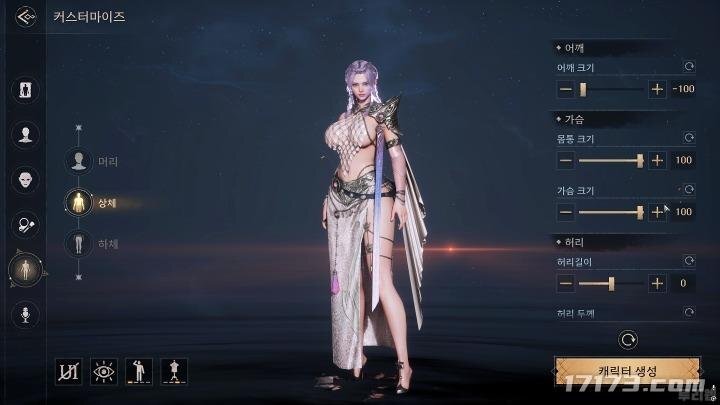Decrease 어깨 크기 with the minus button
The image size is (720, 405).
[566, 89]
